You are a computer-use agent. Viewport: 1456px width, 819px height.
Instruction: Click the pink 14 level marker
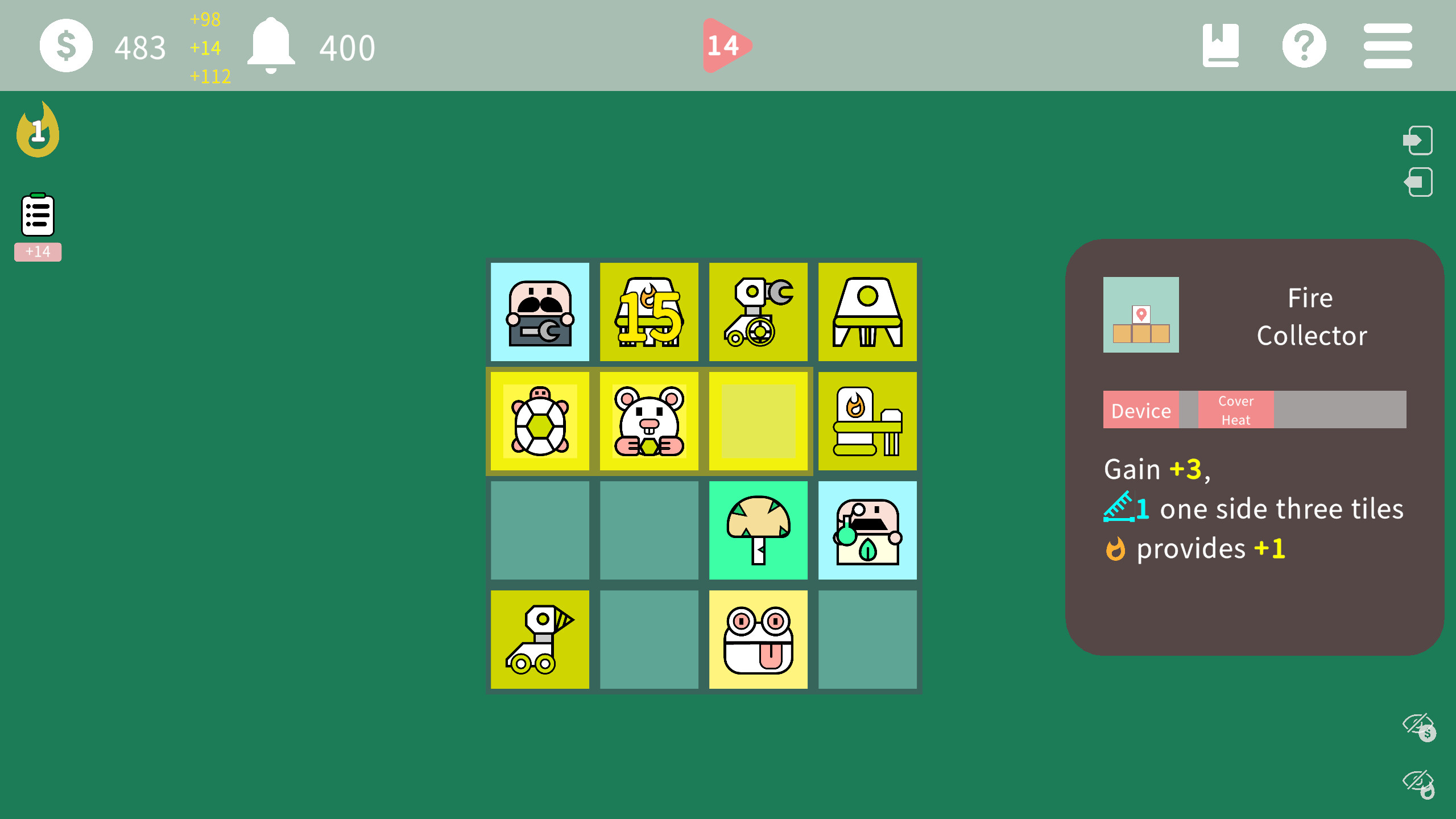coord(724,45)
